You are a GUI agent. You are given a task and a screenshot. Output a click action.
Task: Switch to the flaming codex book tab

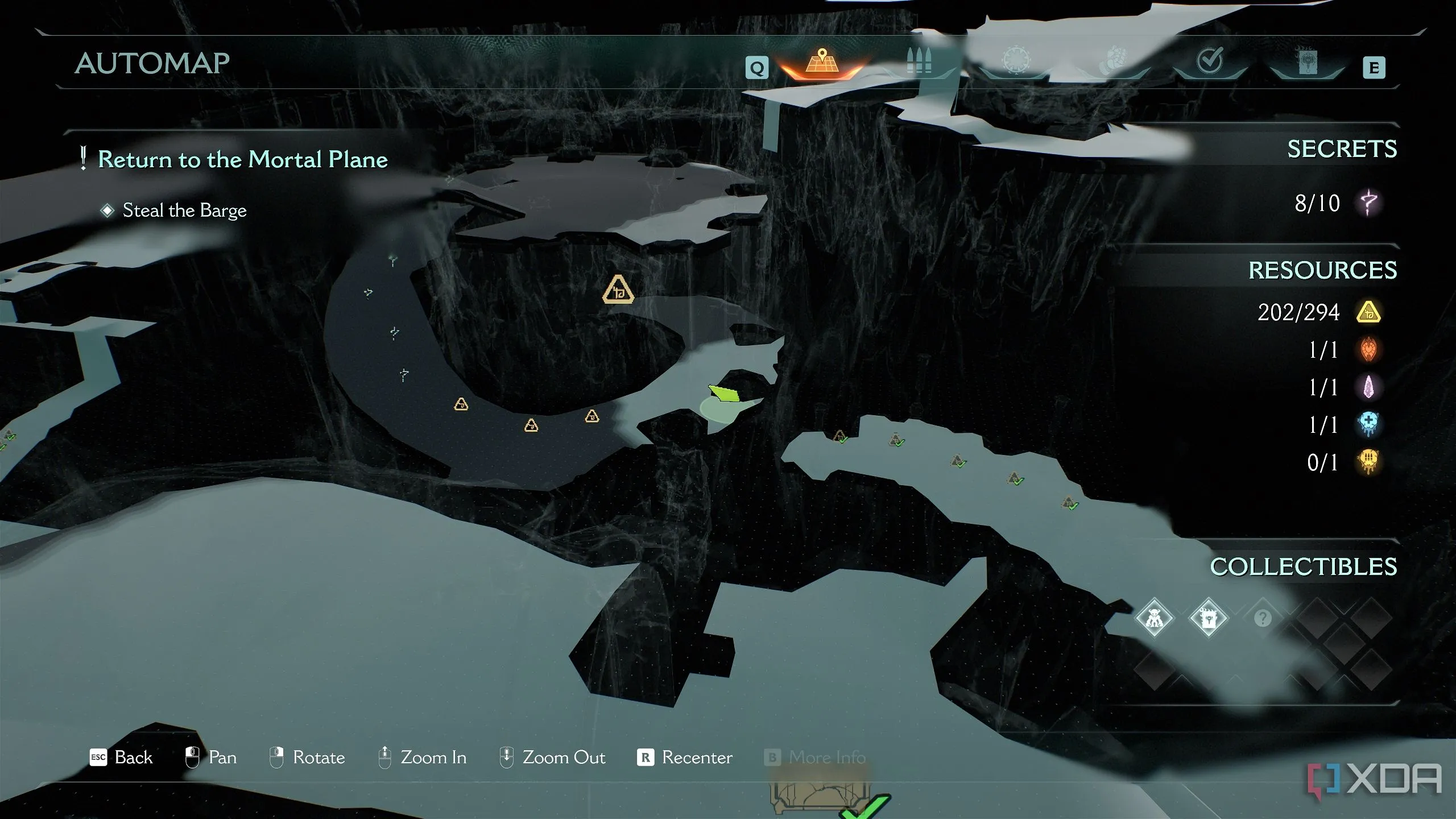1306,61
